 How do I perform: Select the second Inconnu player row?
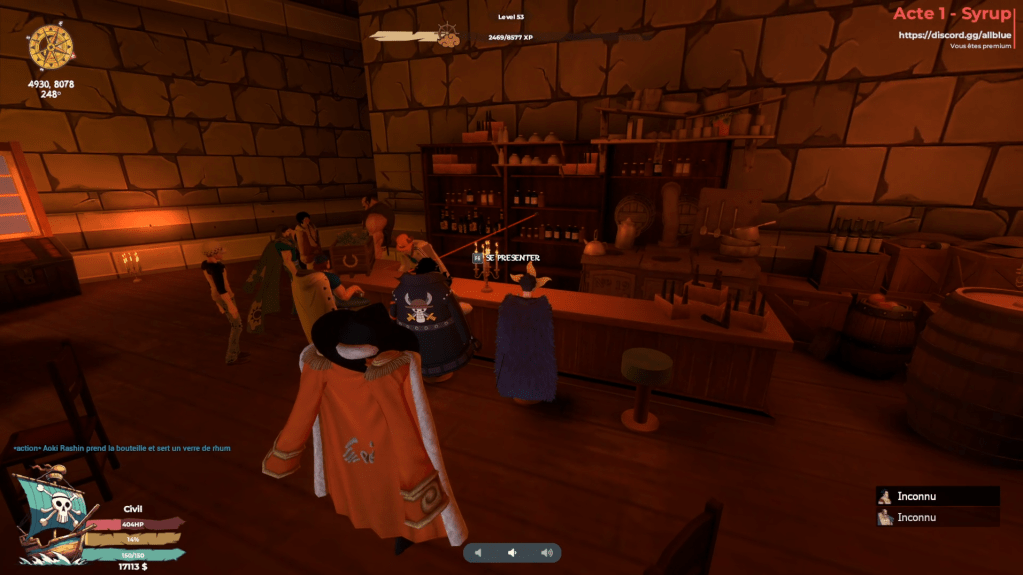point(937,517)
